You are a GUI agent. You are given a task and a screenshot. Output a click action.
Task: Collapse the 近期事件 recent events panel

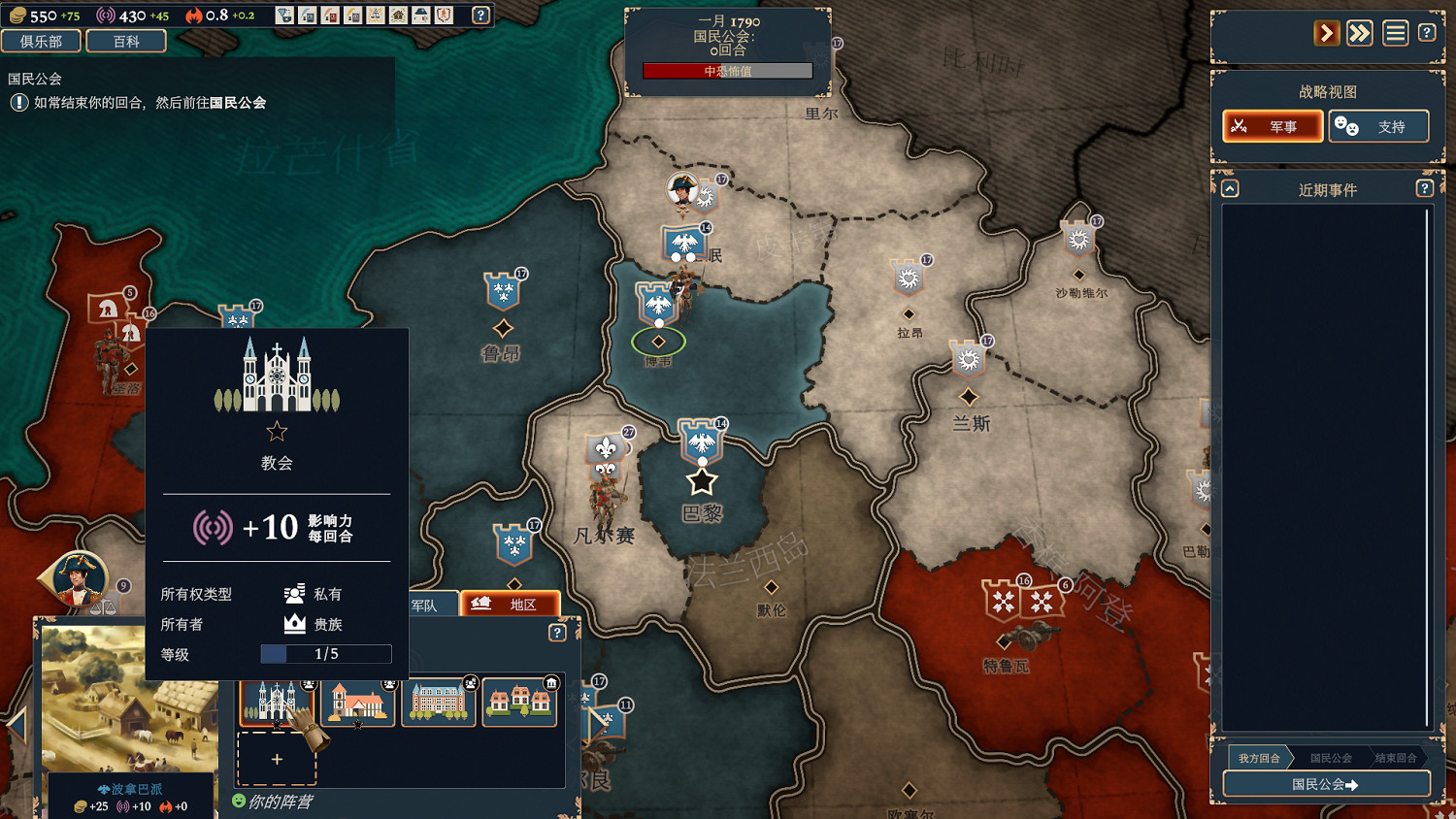(1230, 188)
